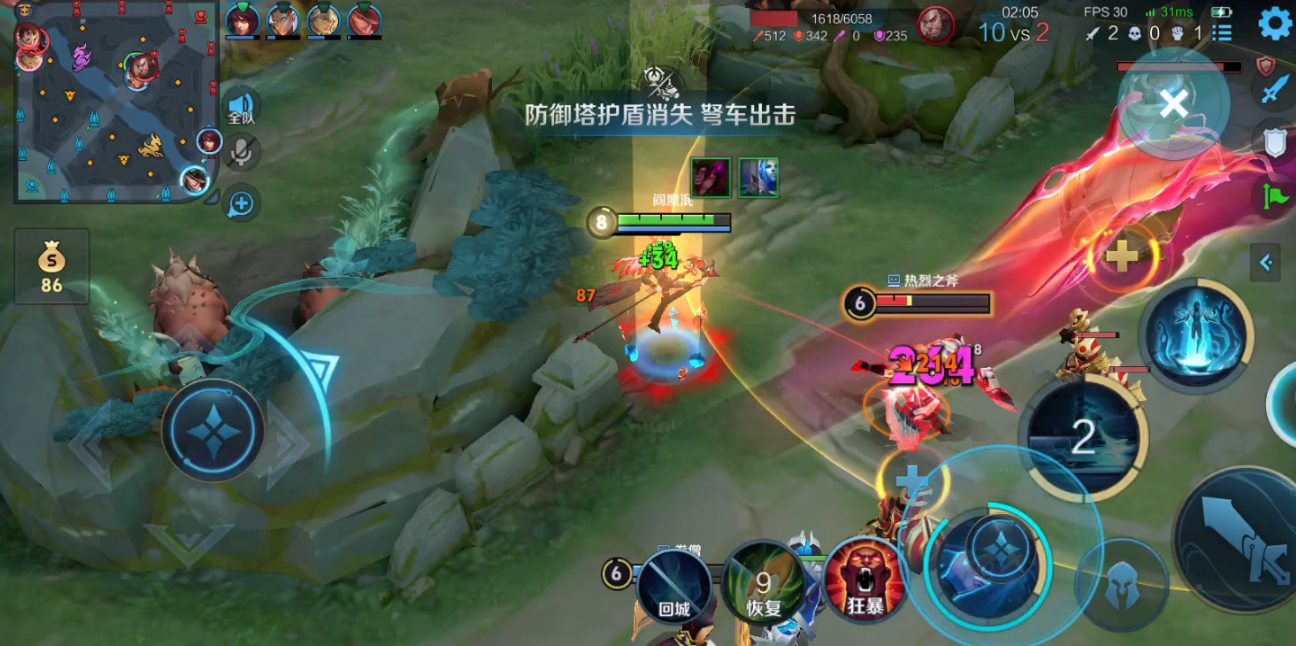Image resolution: width=1296 pixels, height=646 pixels.
Task: Send the blue sword attack signal
Action: 1273,89
